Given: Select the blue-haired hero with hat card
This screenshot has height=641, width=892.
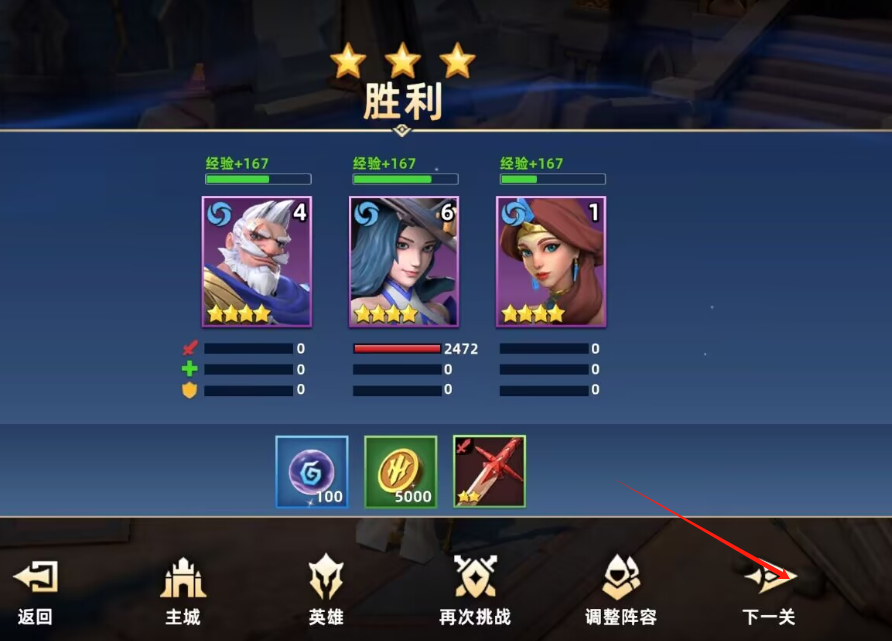Looking at the screenshot, I should click(x=404, y=261).
